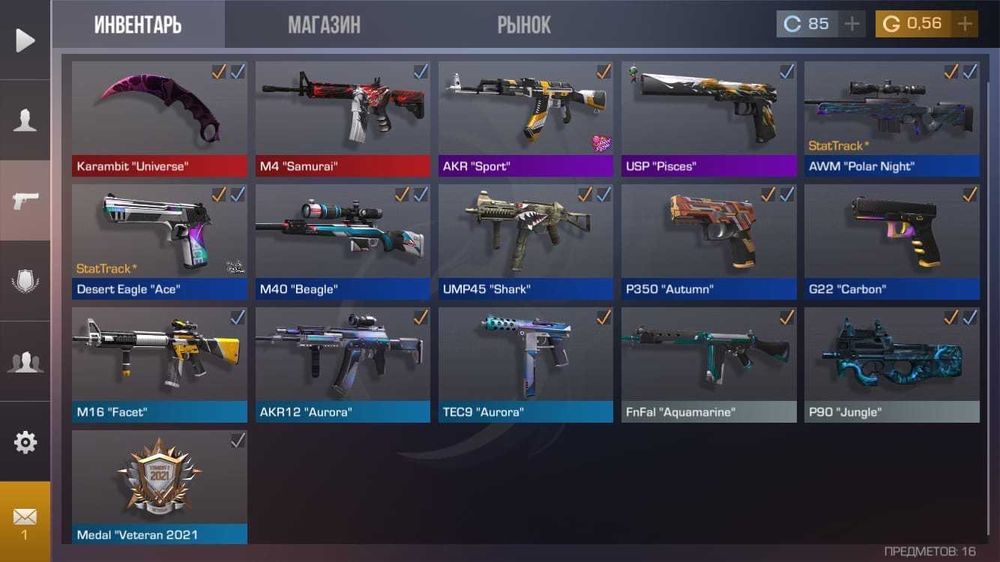Open the player profile sidebar icon
1000x562 pixels.
25,120
